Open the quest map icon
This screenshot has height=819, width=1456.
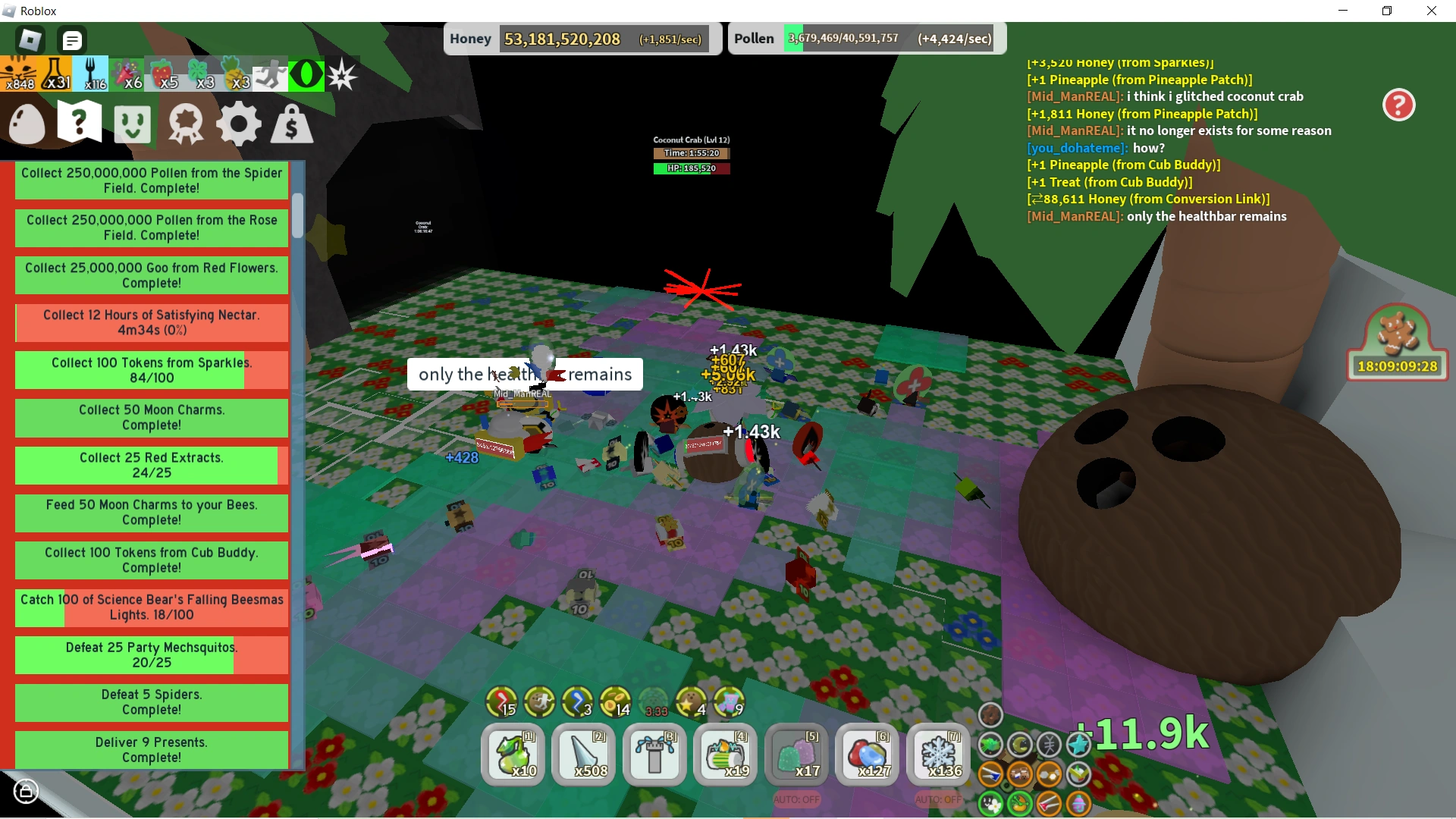coord(79,121)
